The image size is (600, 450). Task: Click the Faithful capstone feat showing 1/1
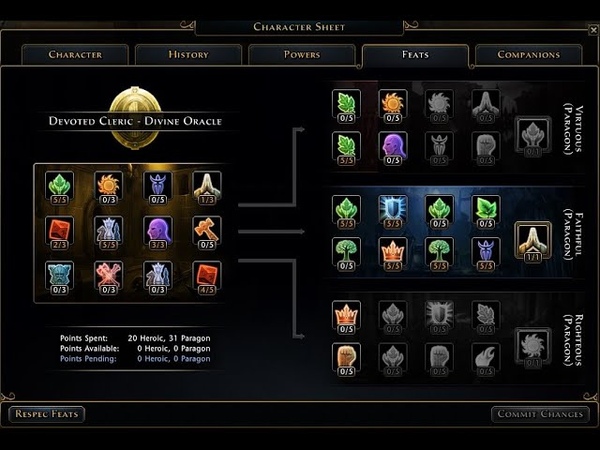pyautogui.click(x=533, y=240)
